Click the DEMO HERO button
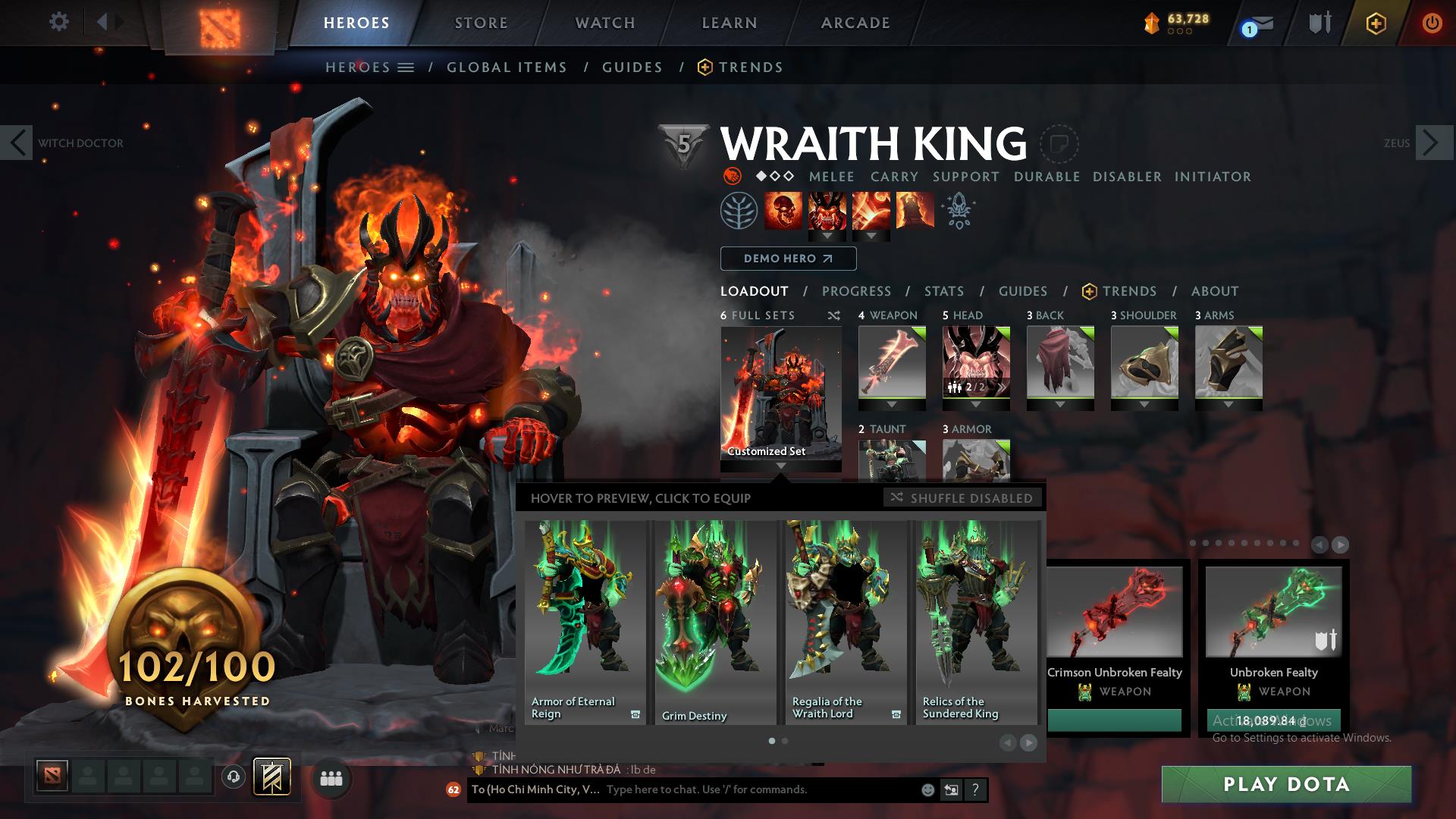1456x819 pixels. click(787, 259)
